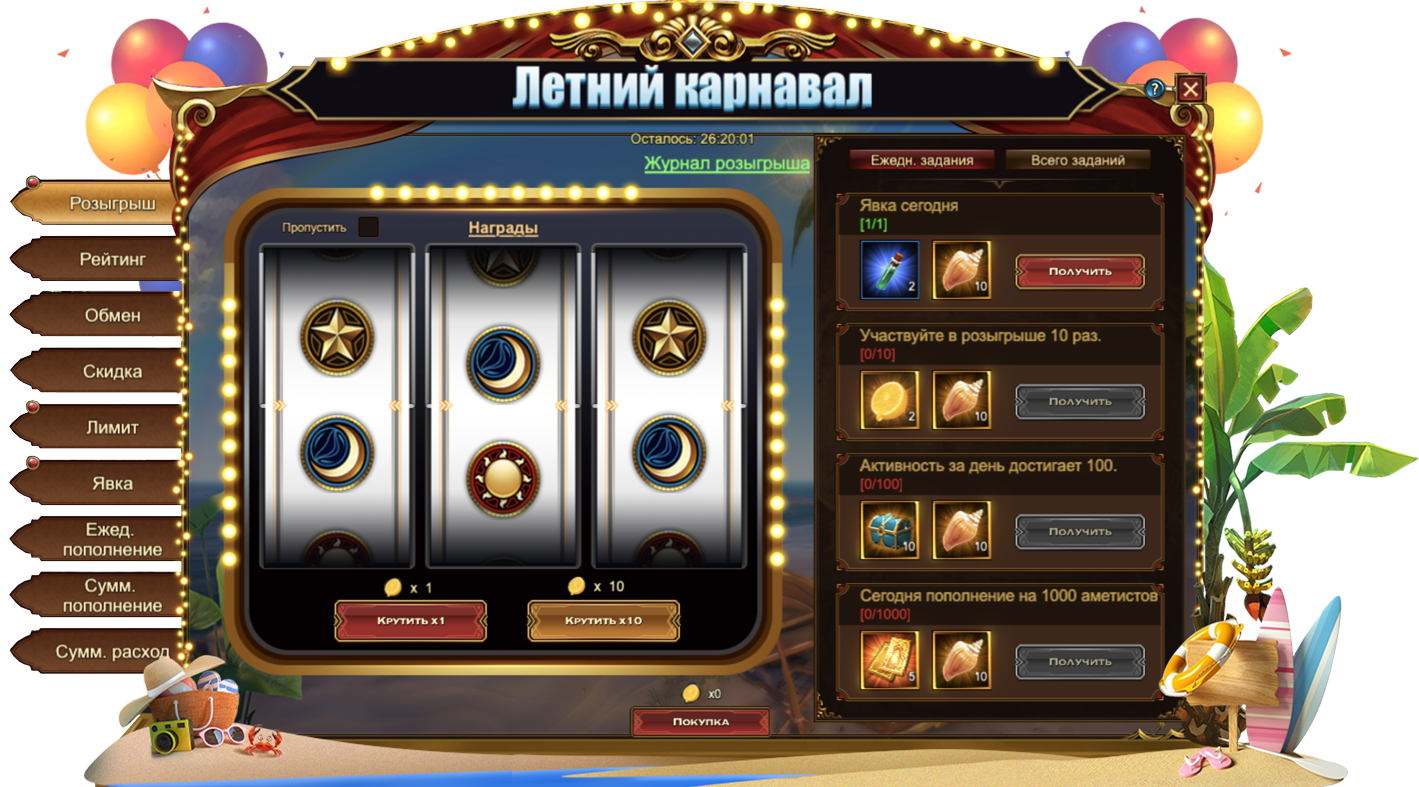Select the Скидка side tab
1419x787 pixels.
(112, 371)
